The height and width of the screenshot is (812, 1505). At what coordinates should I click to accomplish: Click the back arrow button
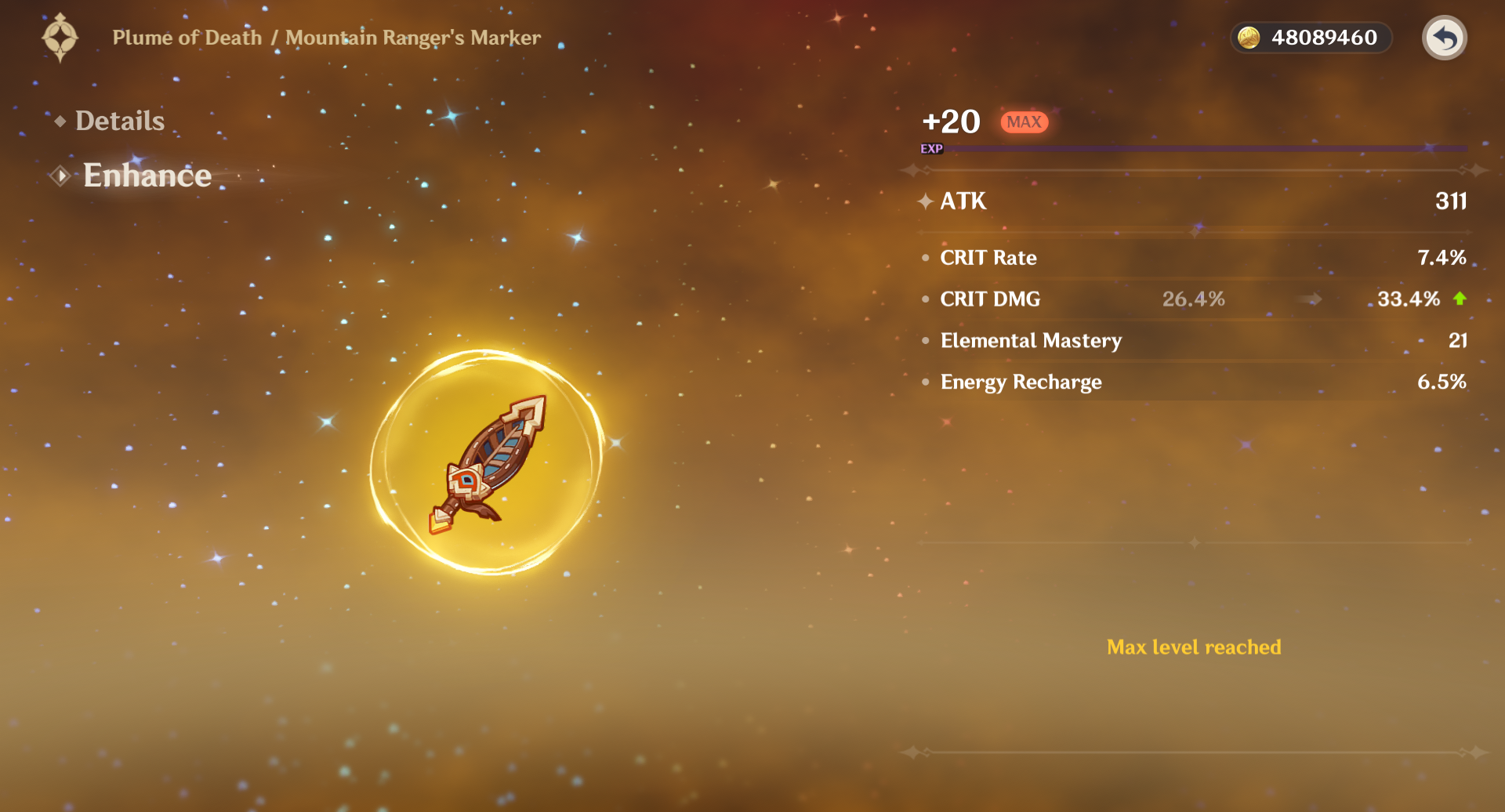pyautogui.click(x=1444, y=38)
